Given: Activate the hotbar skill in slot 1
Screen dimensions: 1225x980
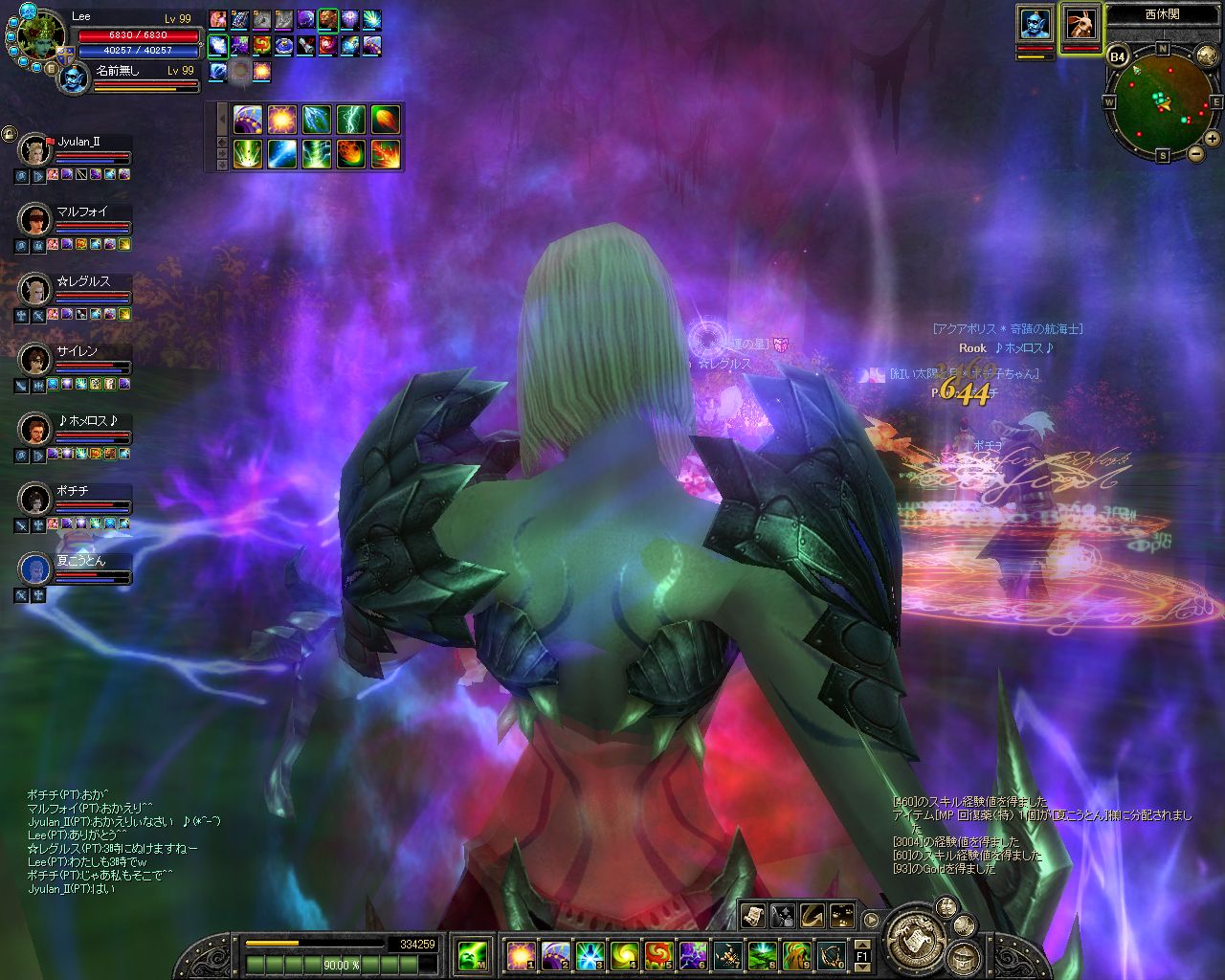Looking at the screenshot, I should pos(521,954).
